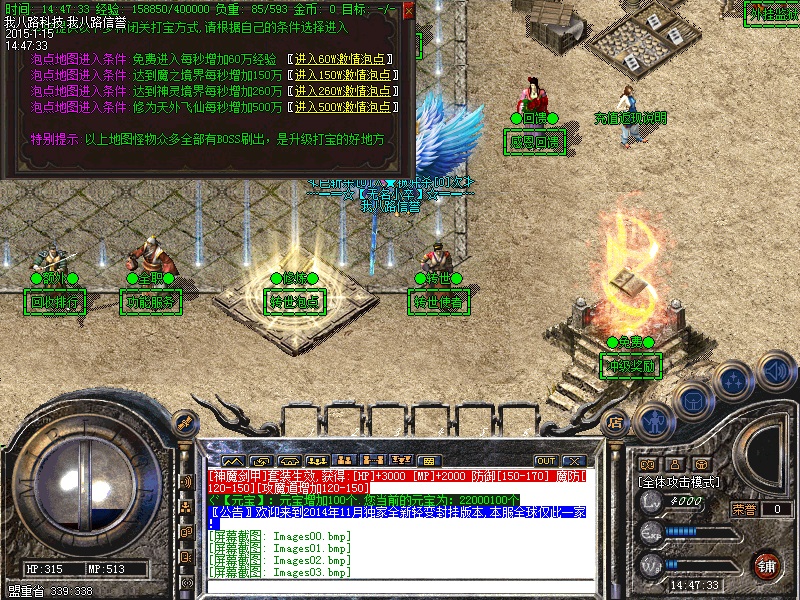Open the character equipment round button
The width and height of the screenshot is (800, 600).
655,423
